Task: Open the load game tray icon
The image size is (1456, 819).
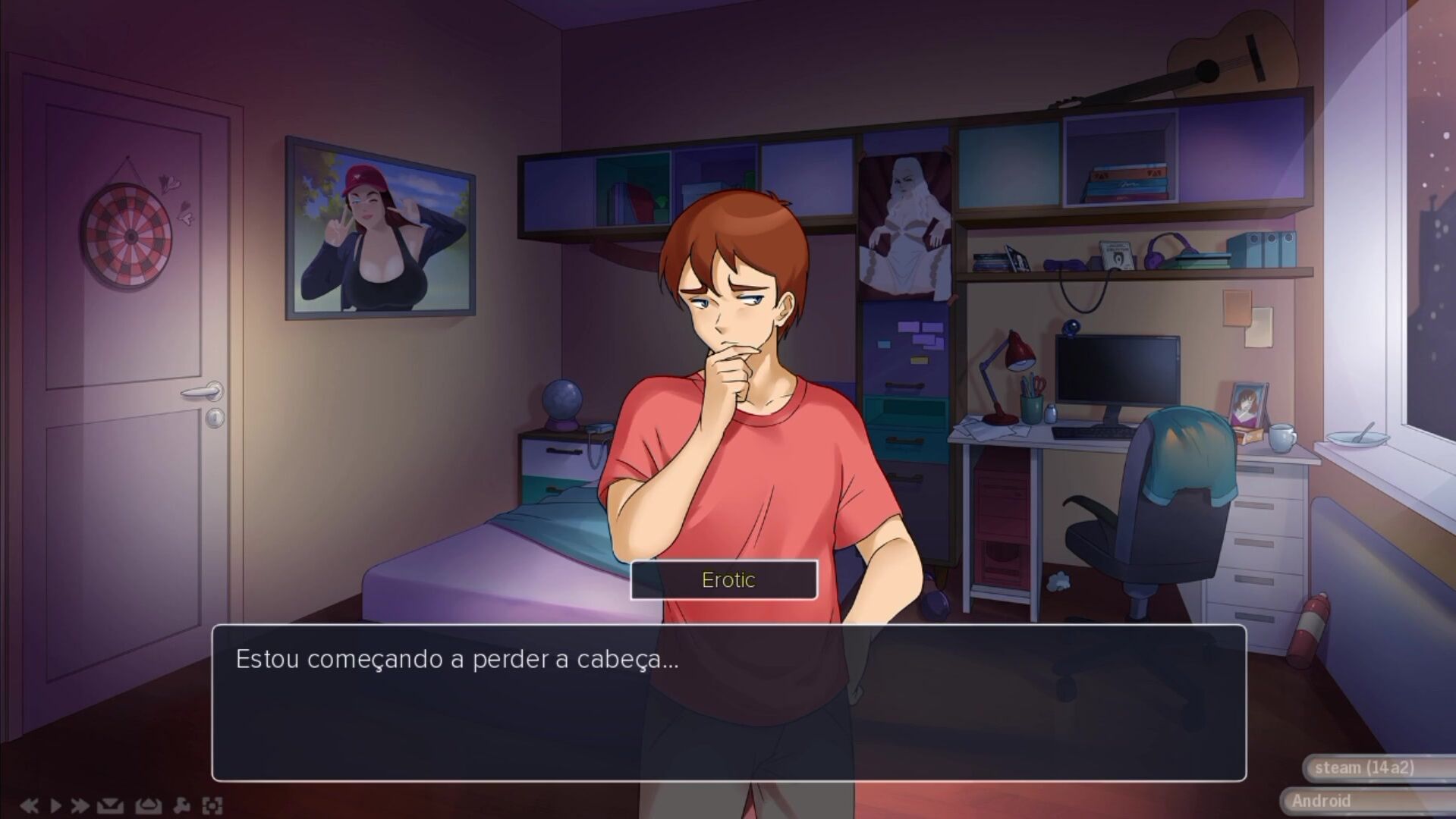Action: coord(148,805)
